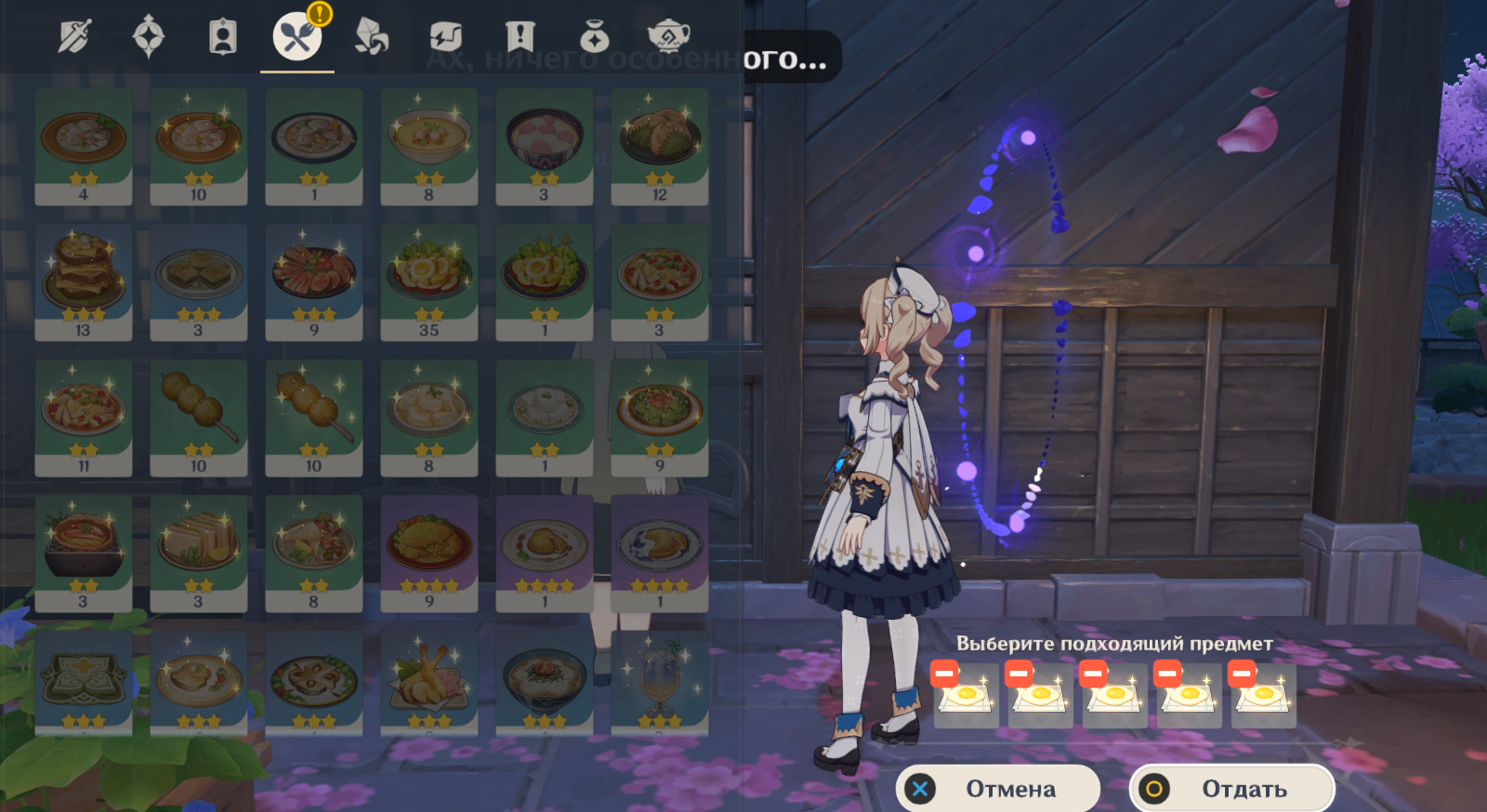Pick the dish with 12 count
Screen dimensions: 1487x812
coord(660,146)
